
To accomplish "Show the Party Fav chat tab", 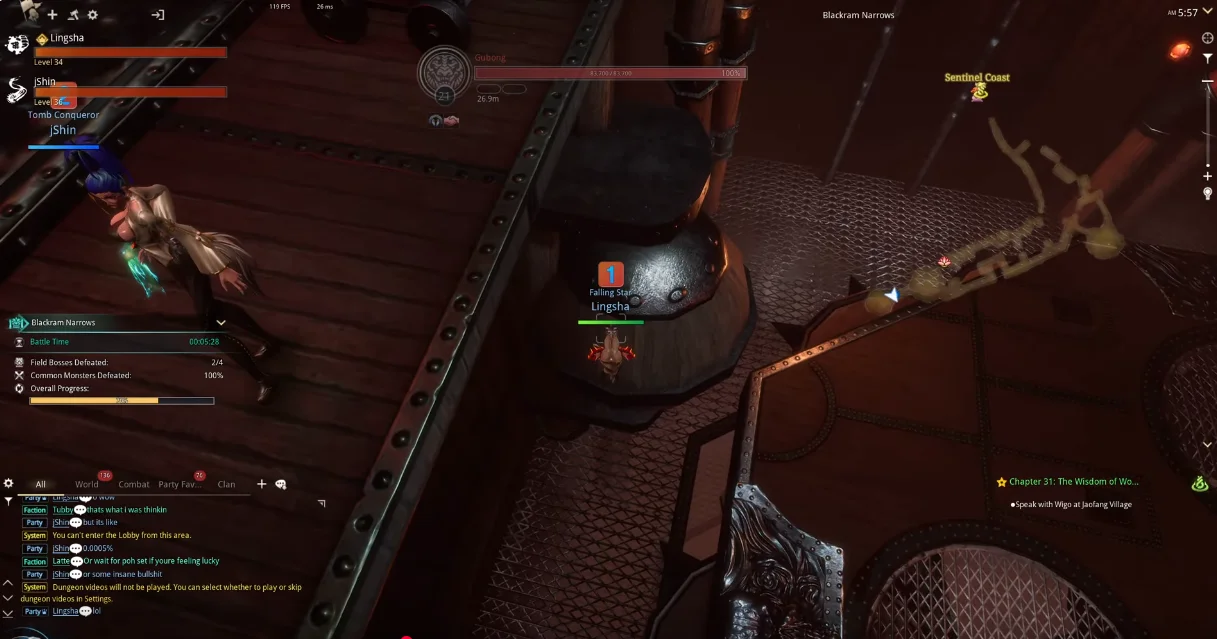I will (x=181, y=485).
